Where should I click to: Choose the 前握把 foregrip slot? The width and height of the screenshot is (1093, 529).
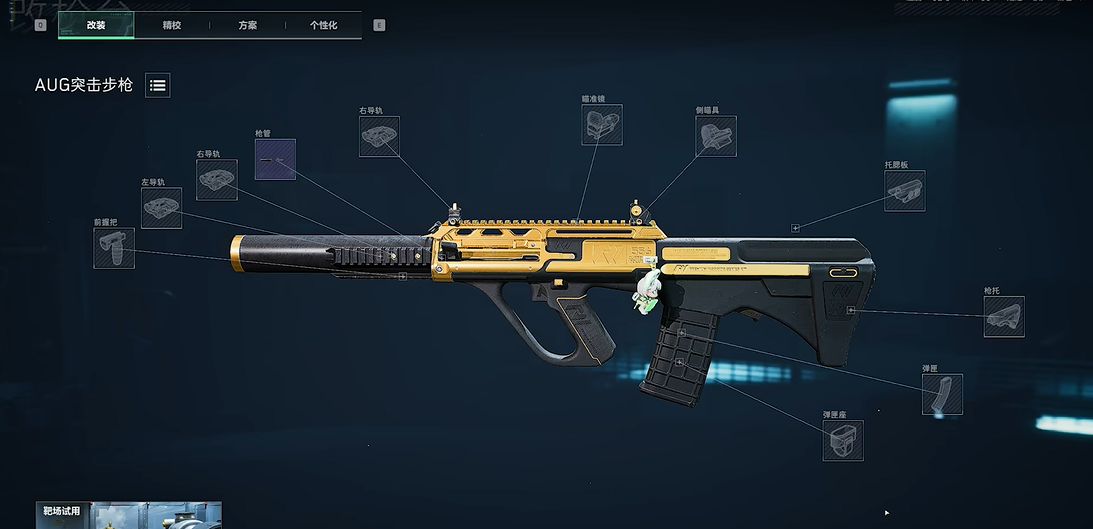point(114,248)
